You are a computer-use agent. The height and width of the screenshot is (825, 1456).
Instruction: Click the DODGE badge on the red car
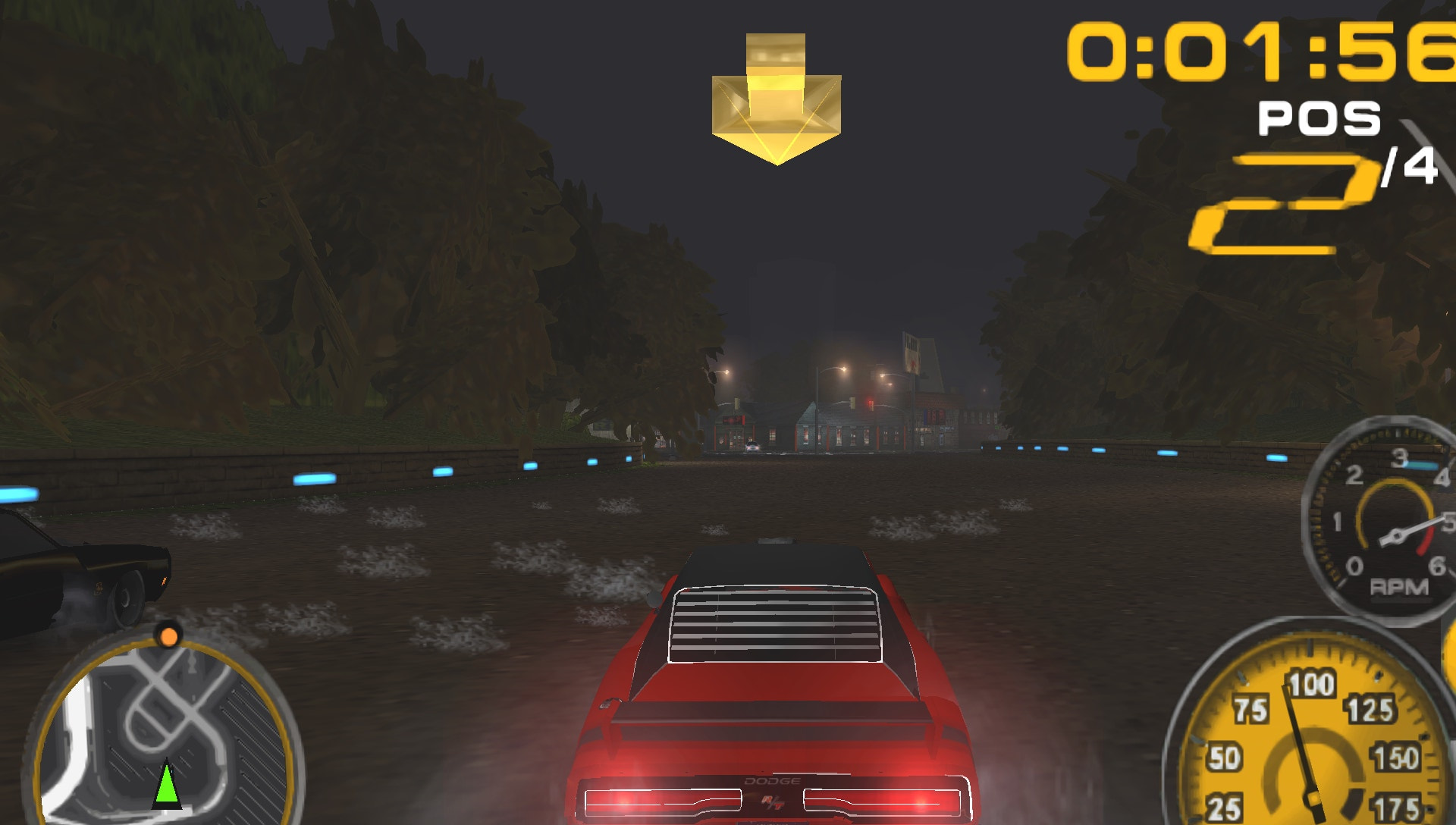click(772, 780)
